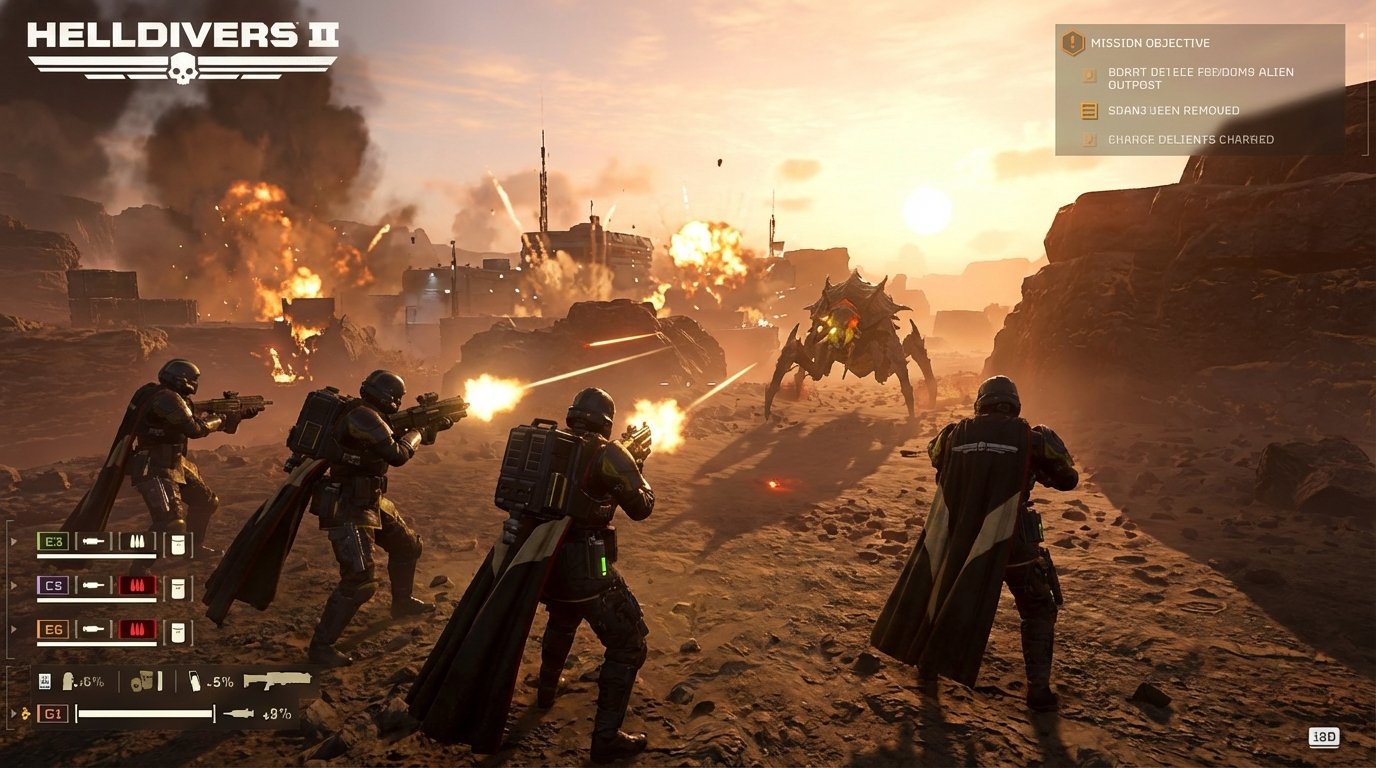Click the supply item icon showing -5%
Screen dimensions: 1376x768
coord(196,682)
